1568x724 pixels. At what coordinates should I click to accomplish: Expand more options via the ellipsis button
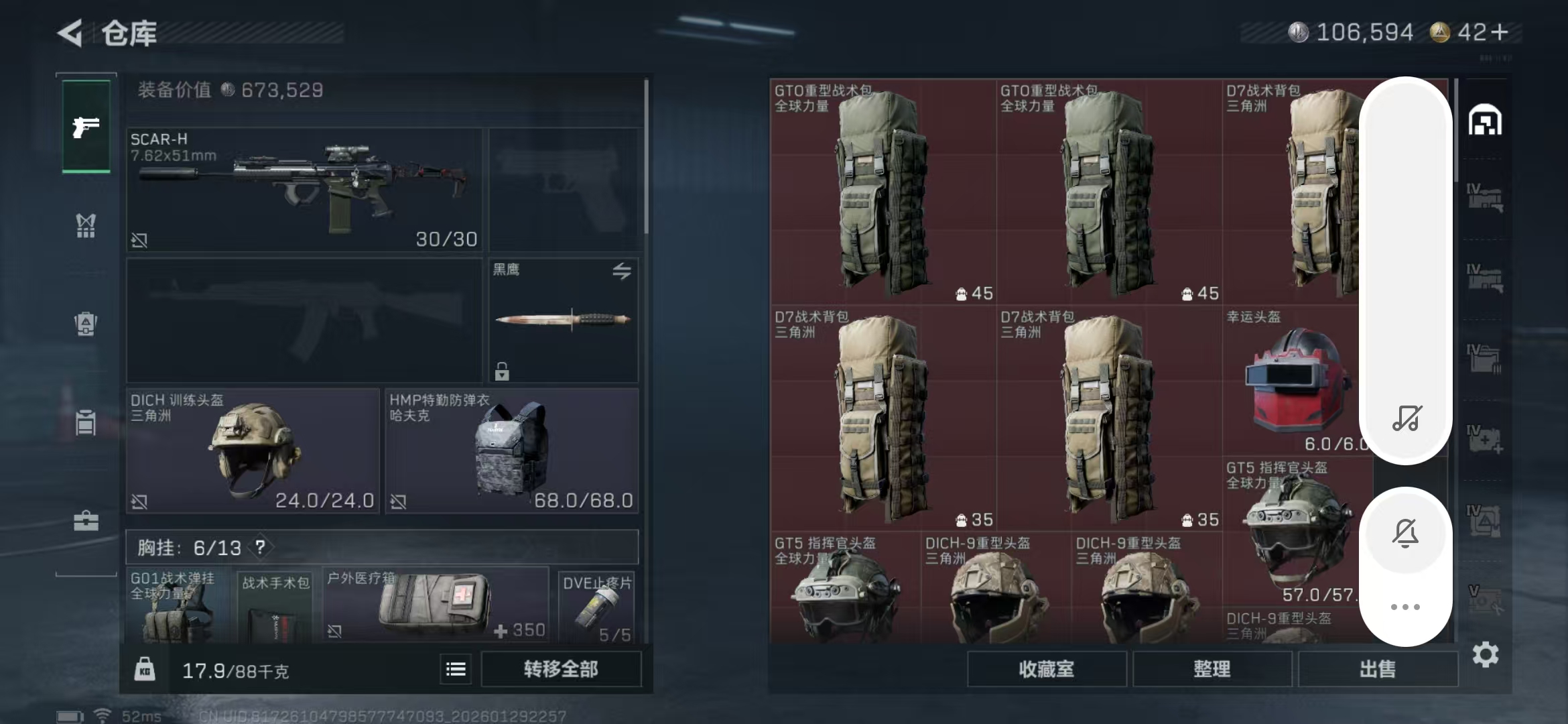1407,605
